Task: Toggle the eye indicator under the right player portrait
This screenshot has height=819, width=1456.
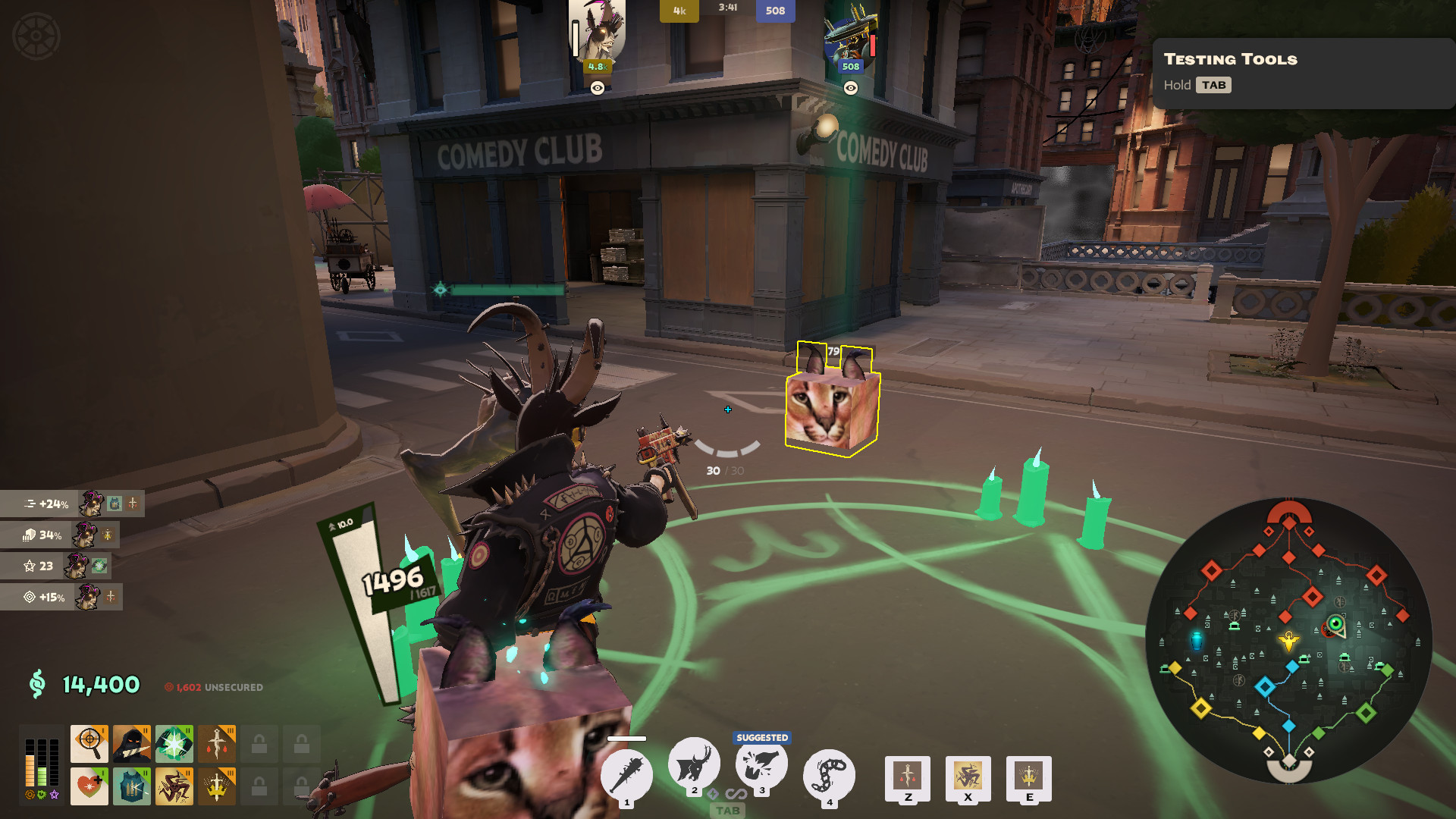Action: tap(851, 89)
